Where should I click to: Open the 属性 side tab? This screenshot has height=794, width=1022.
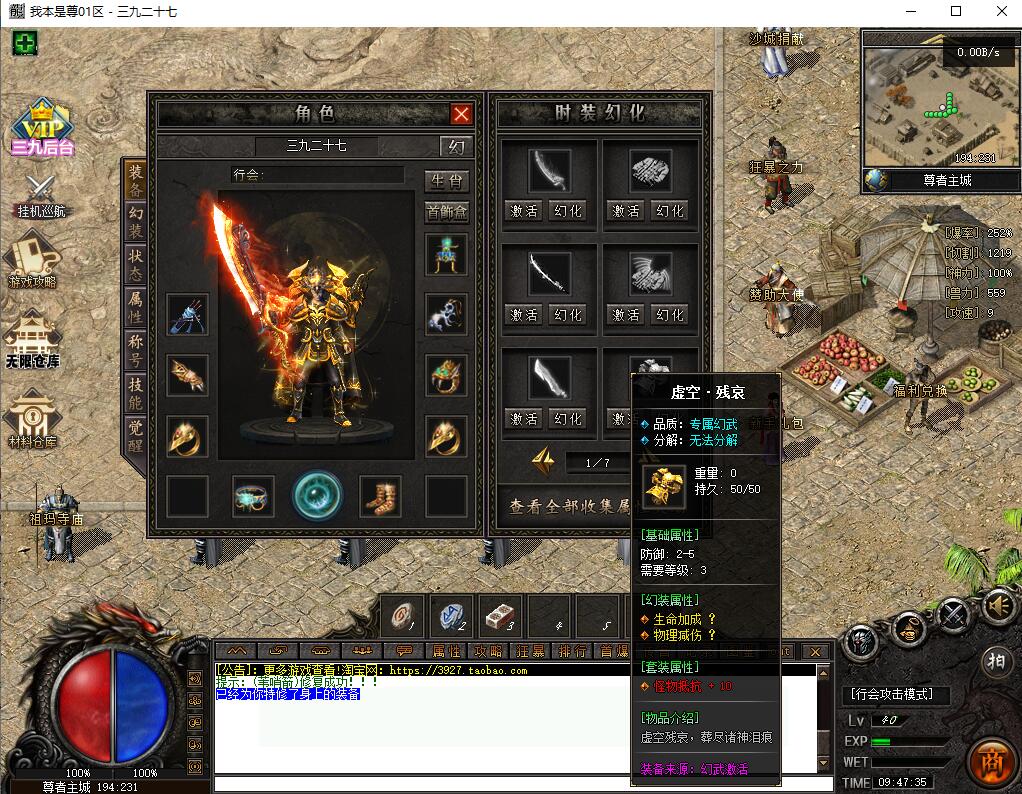(135, 308)
